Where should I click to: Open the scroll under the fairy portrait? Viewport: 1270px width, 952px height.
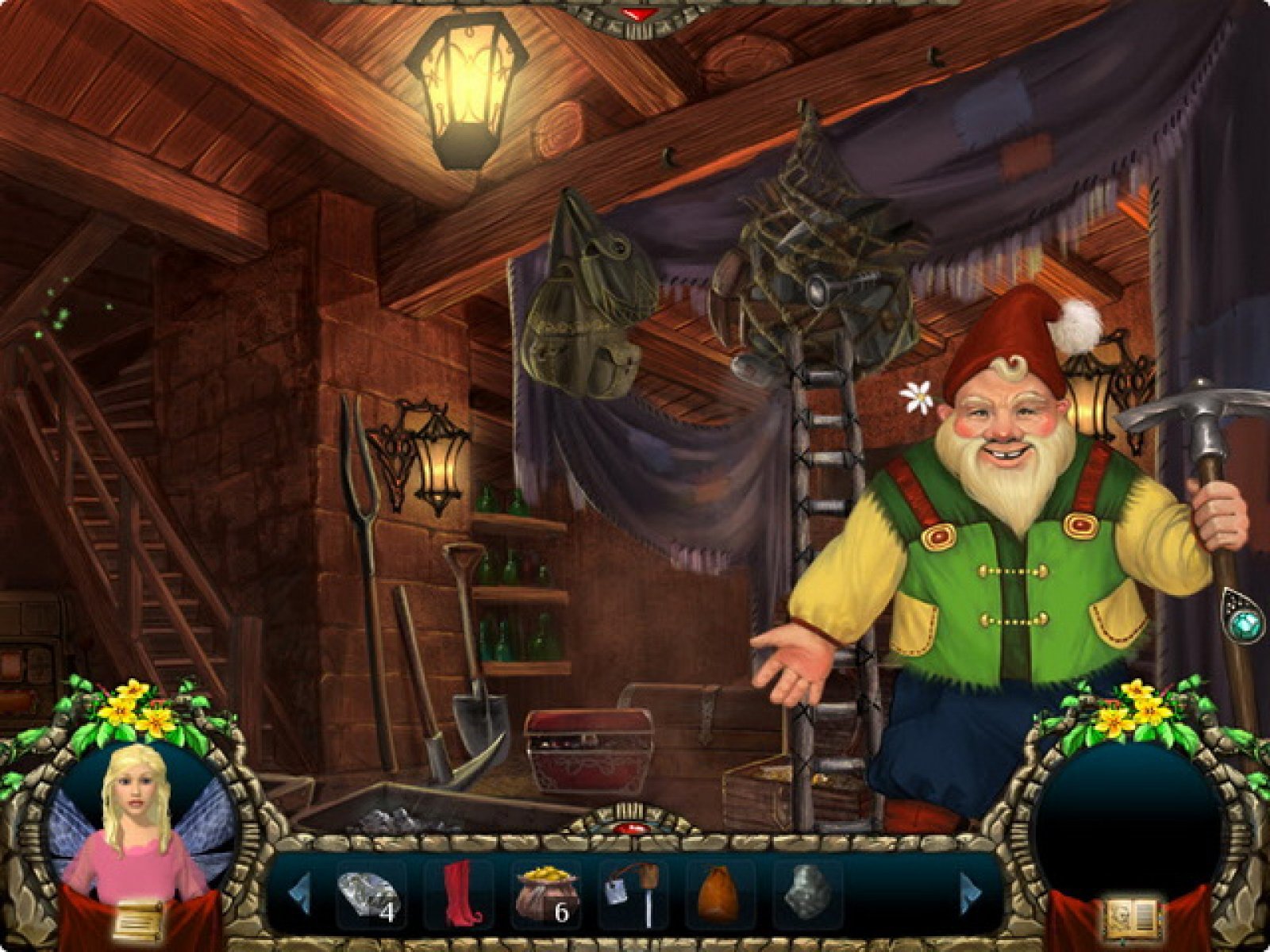pyautogui.click(x=138, y=920)
